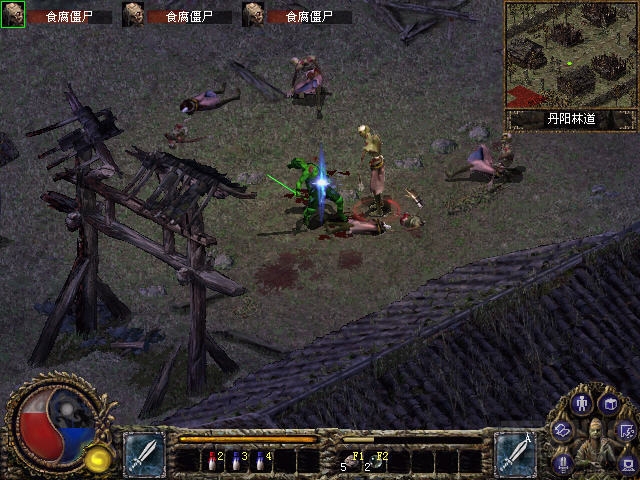Open the book icon menu button

pyautogui.click(x=609, y=404)
